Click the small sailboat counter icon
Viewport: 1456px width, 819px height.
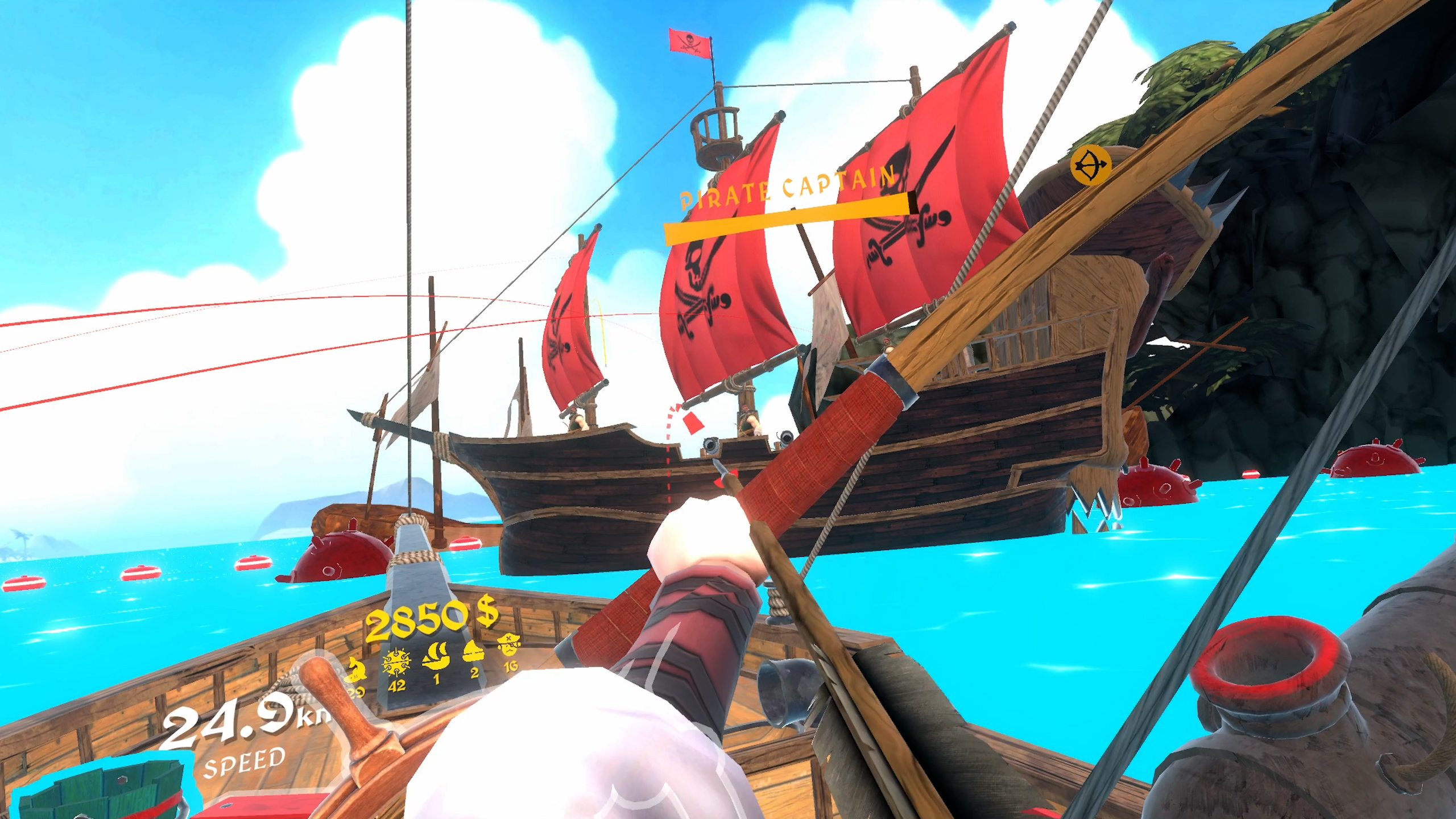[474, 651]
